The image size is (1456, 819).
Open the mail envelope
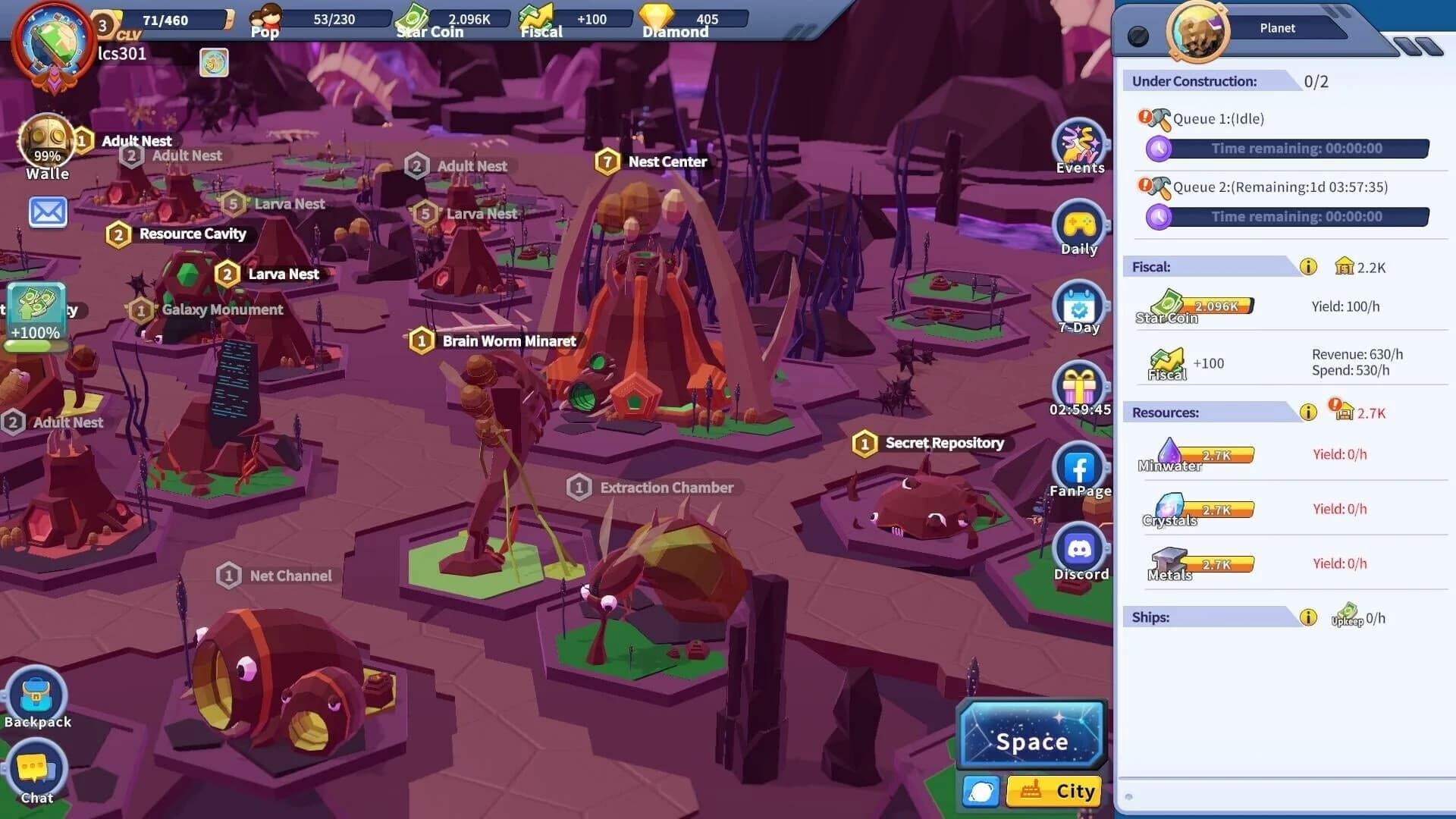[x=48, y=212]
